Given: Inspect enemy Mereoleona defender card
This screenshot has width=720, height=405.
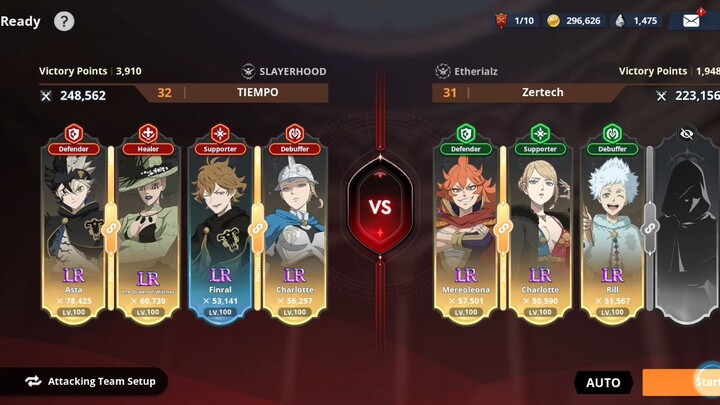Looking at the screenshot, I should (x=466, y=225).
